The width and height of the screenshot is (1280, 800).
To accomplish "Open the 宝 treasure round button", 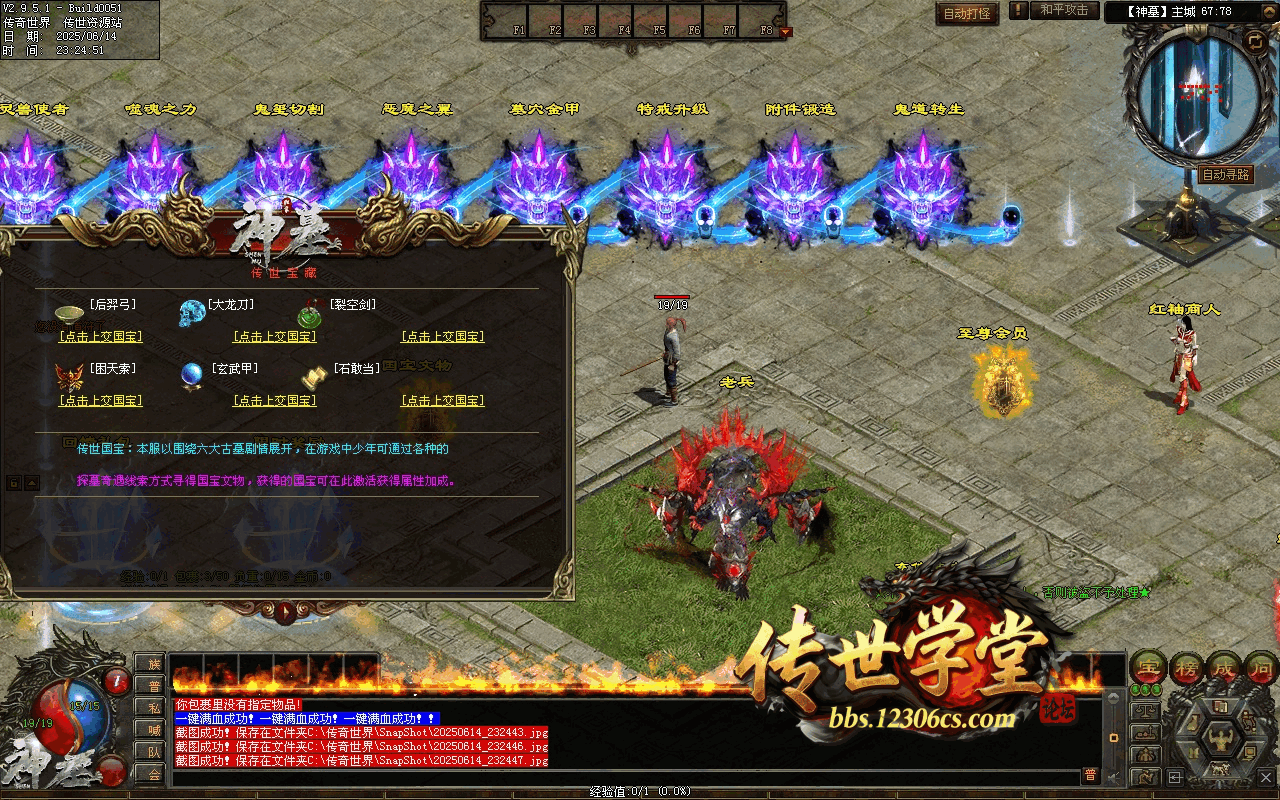I will point(1147,667).
